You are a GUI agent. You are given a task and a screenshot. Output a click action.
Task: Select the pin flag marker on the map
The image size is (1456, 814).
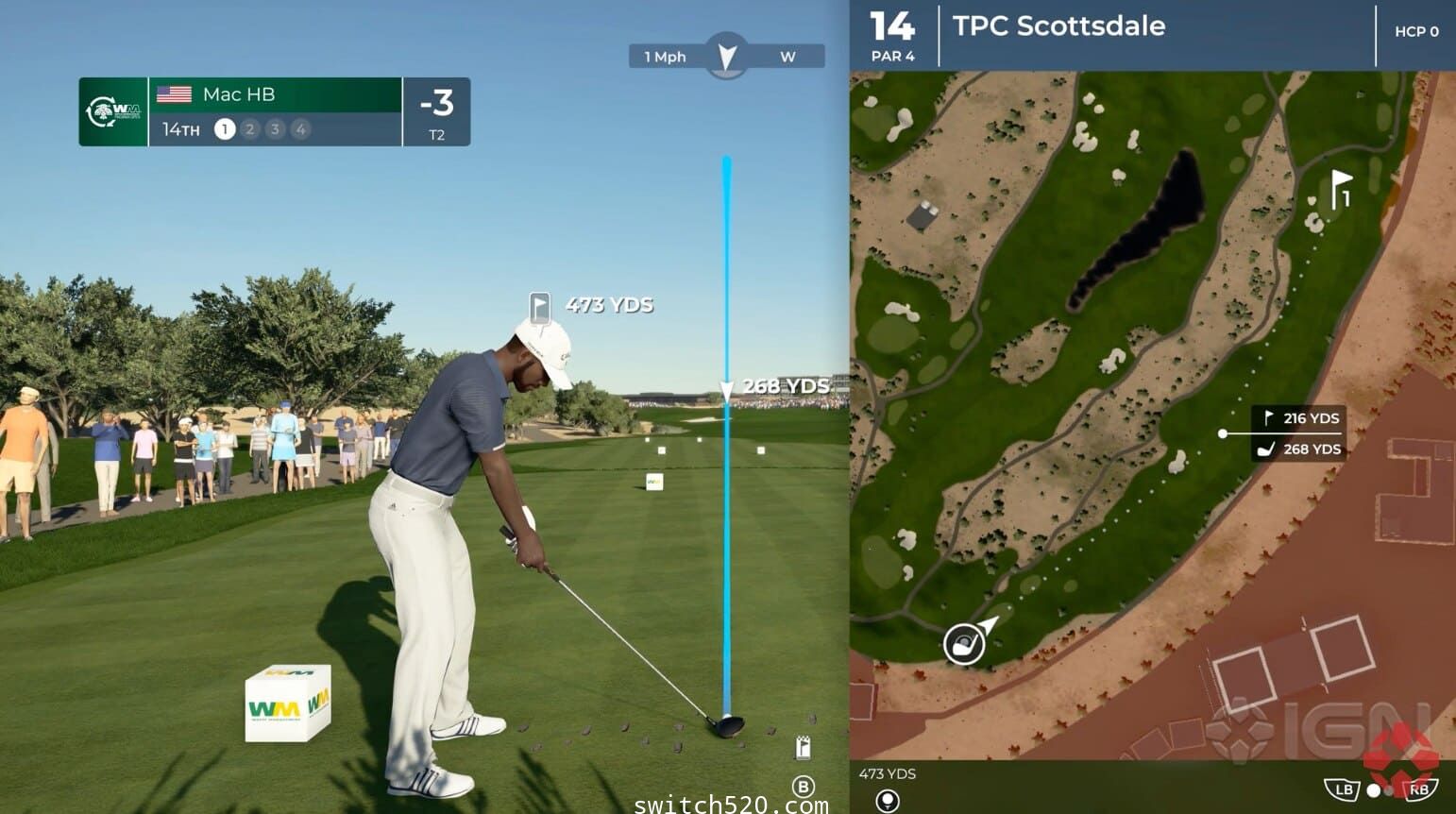point(1341,187)
